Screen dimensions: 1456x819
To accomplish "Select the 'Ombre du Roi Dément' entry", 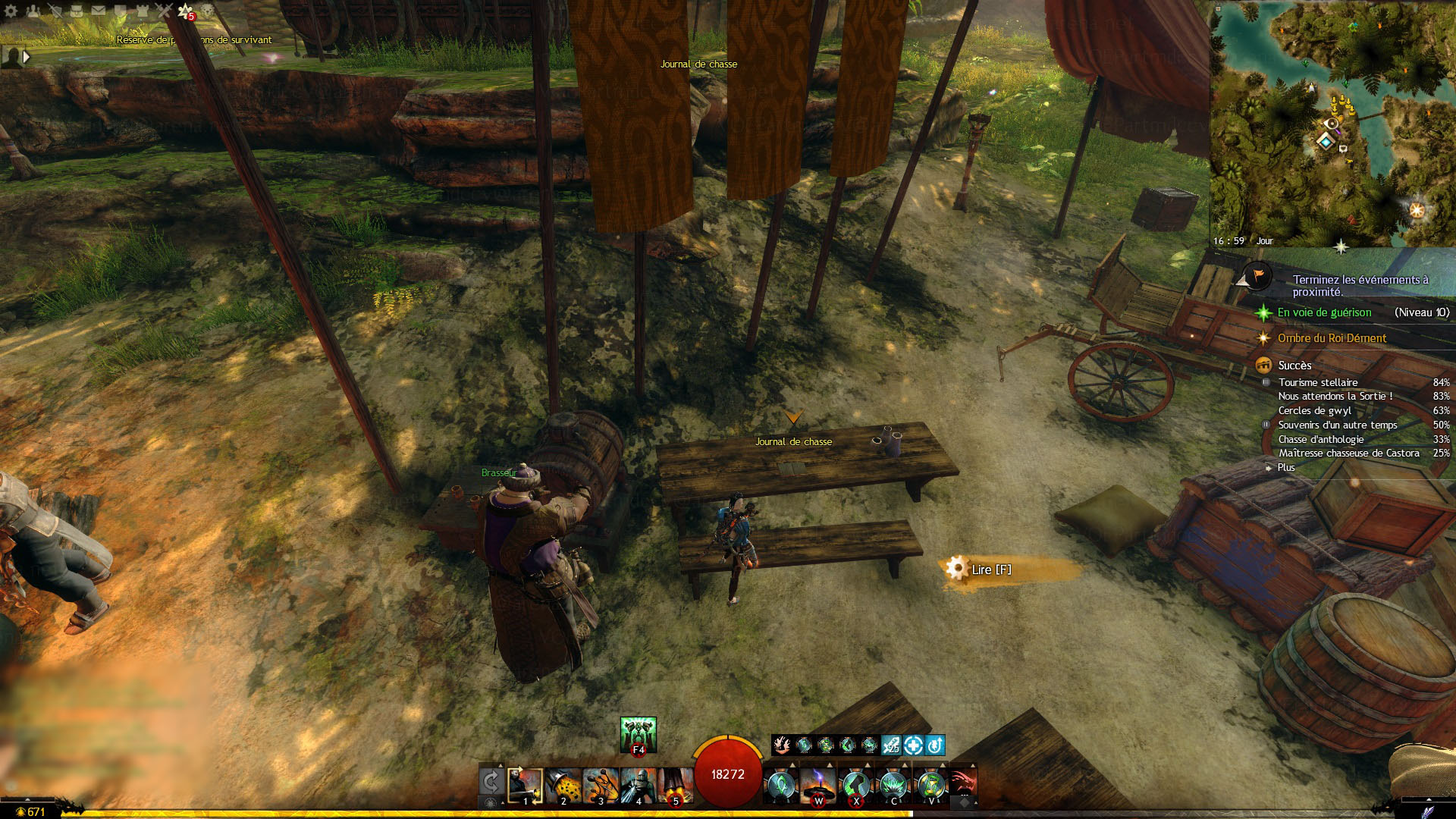I will click(x=1332, y=338).
